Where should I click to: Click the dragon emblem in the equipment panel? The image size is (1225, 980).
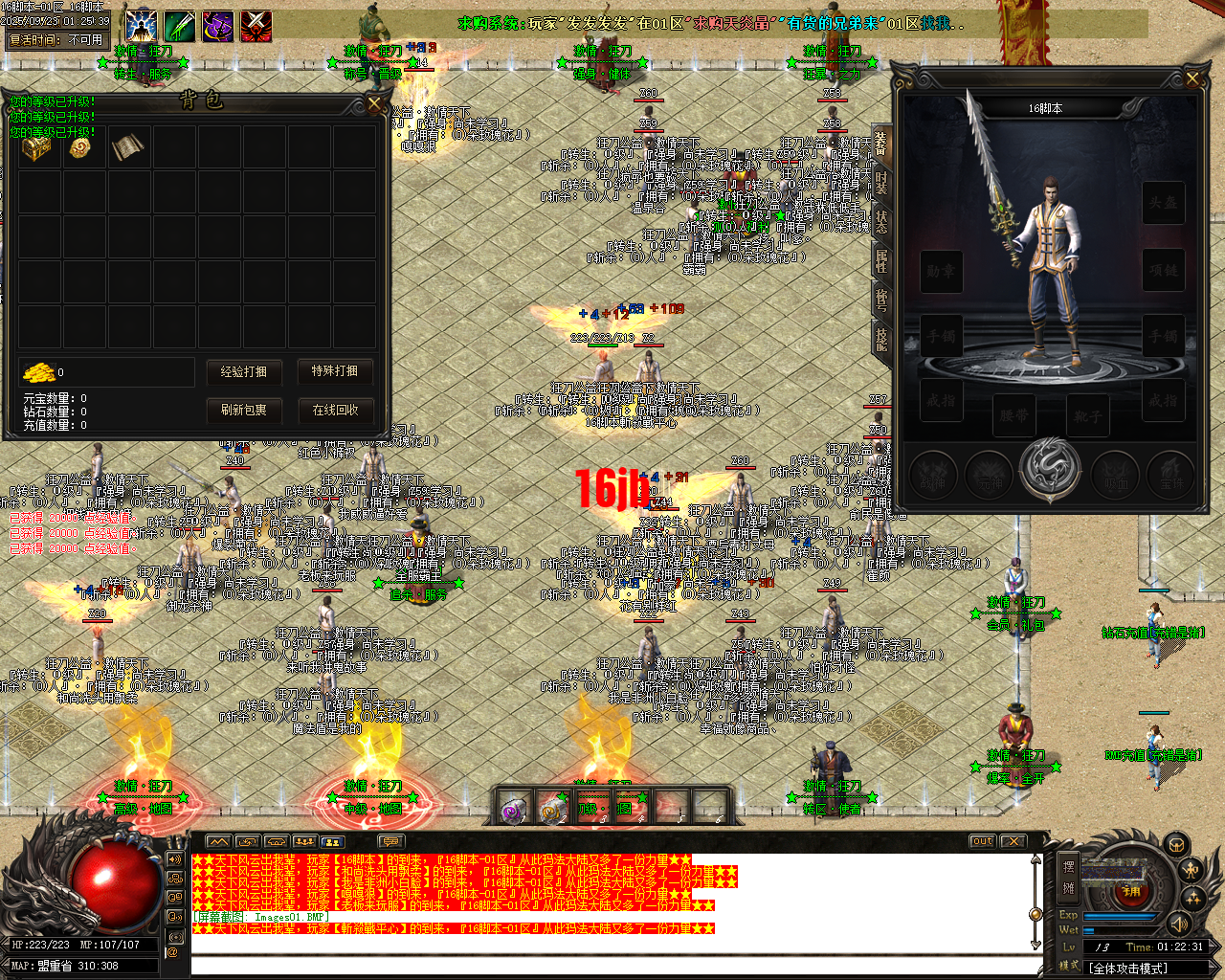[x=1050, y=469]
